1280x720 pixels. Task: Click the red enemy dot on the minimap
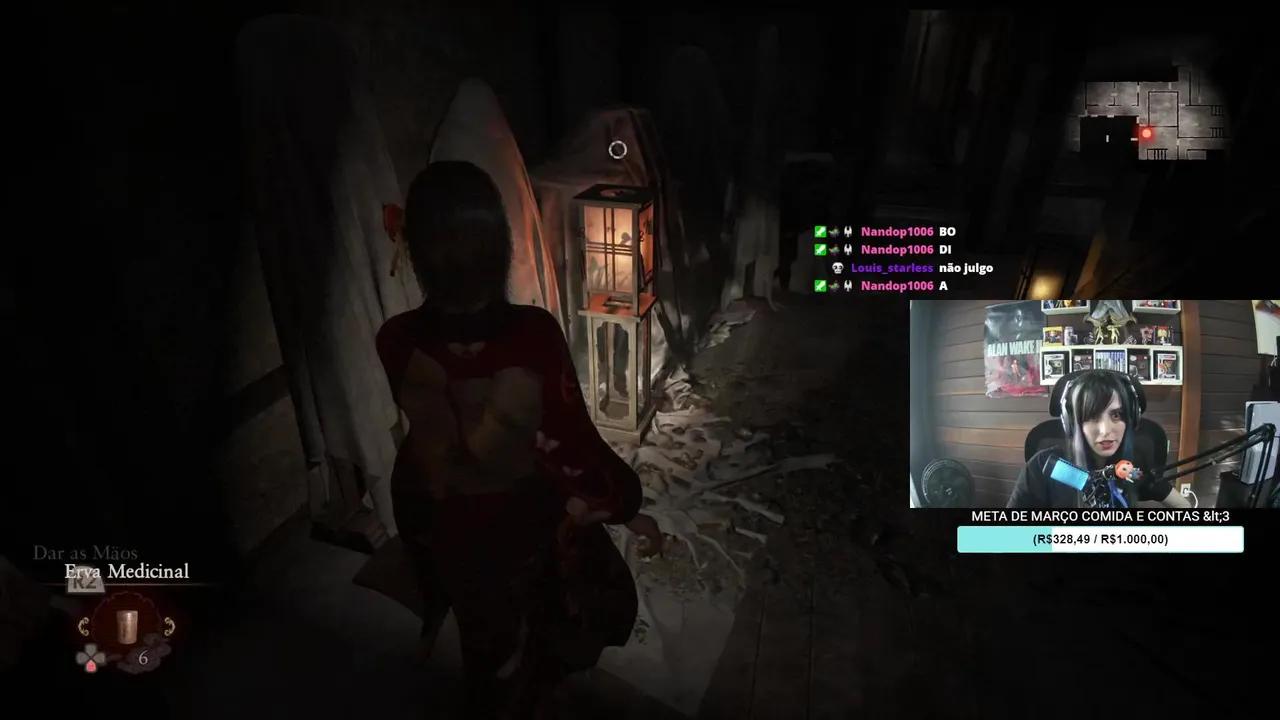coord(1145,131)
